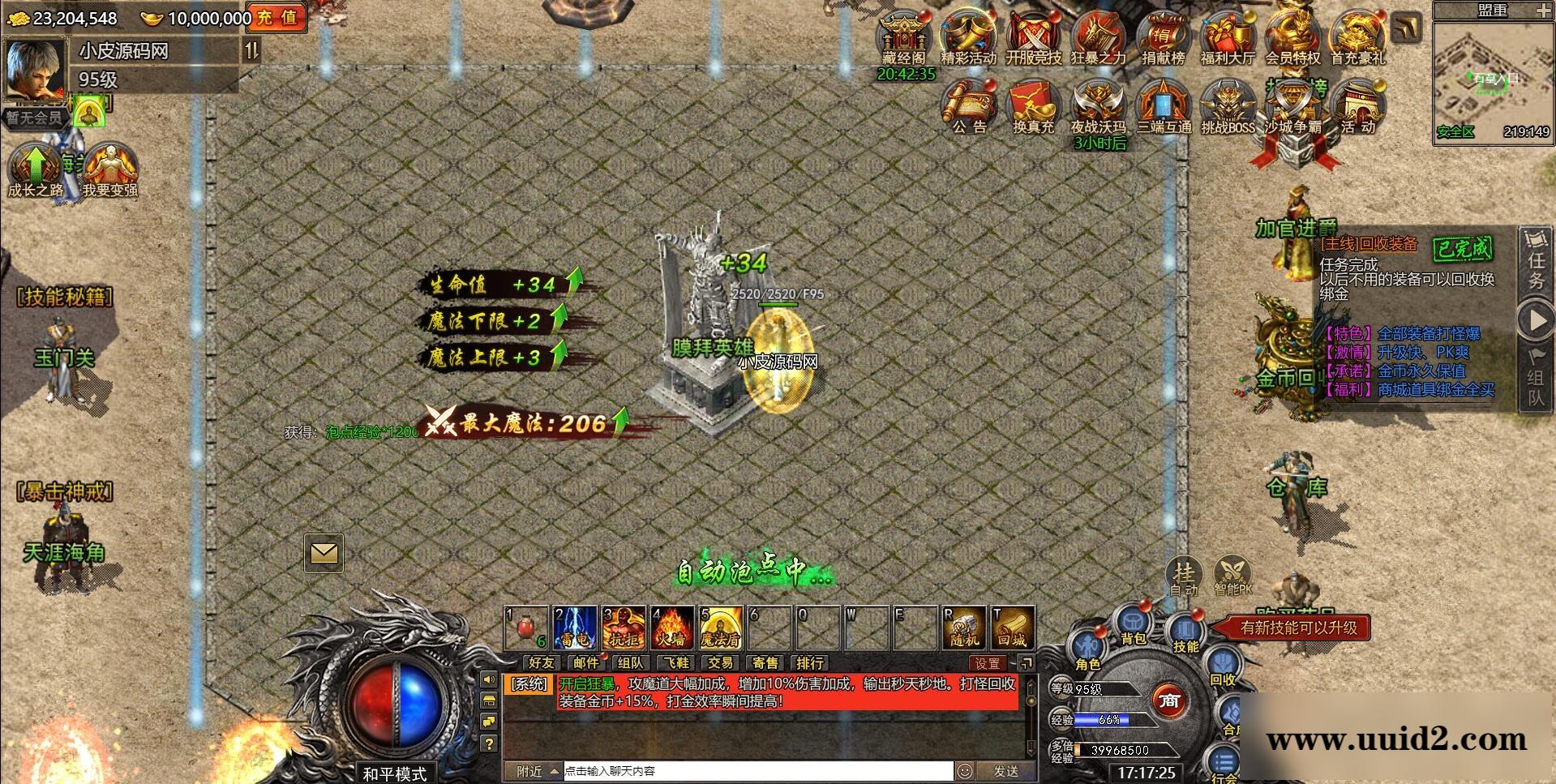Toggle the 挂机 auto-combat button

(x=1184, y=576)
